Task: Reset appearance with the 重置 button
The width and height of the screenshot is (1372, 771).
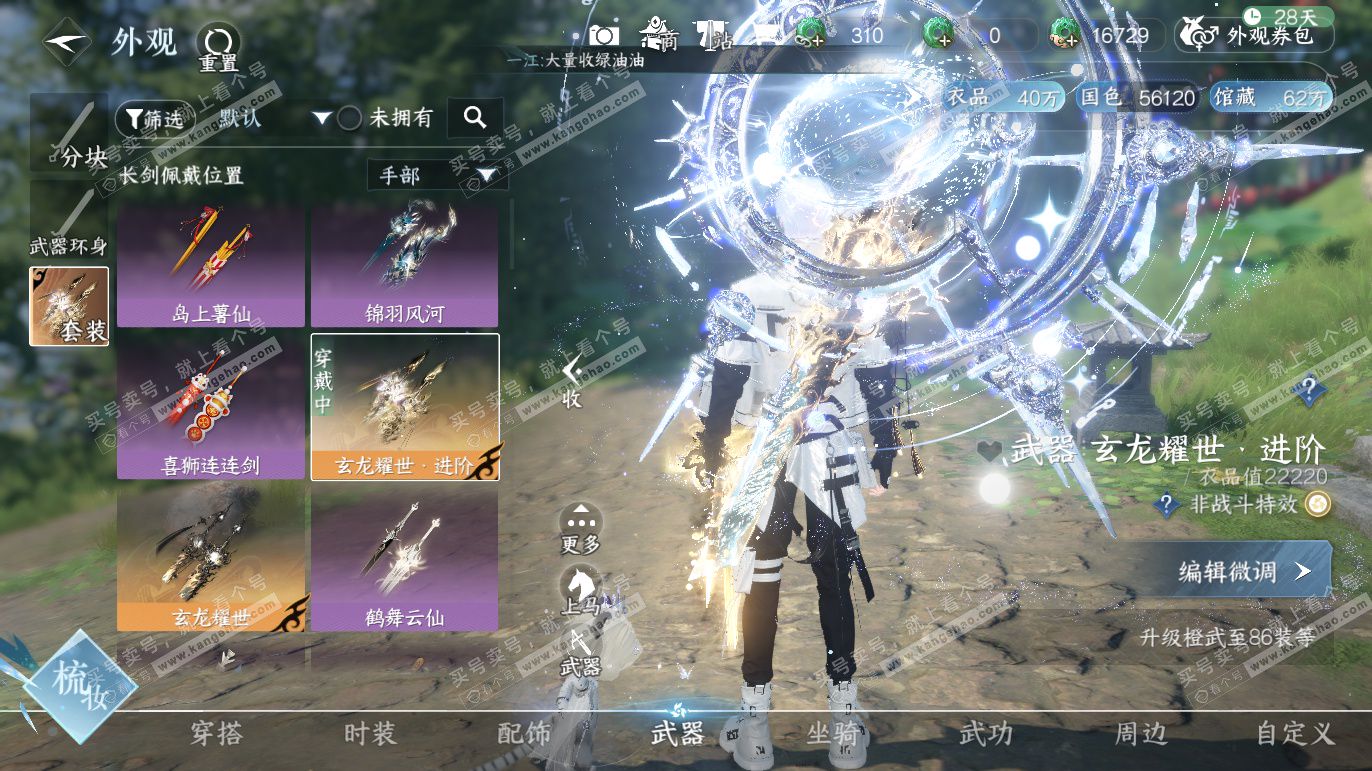Action: click(217, 46)
